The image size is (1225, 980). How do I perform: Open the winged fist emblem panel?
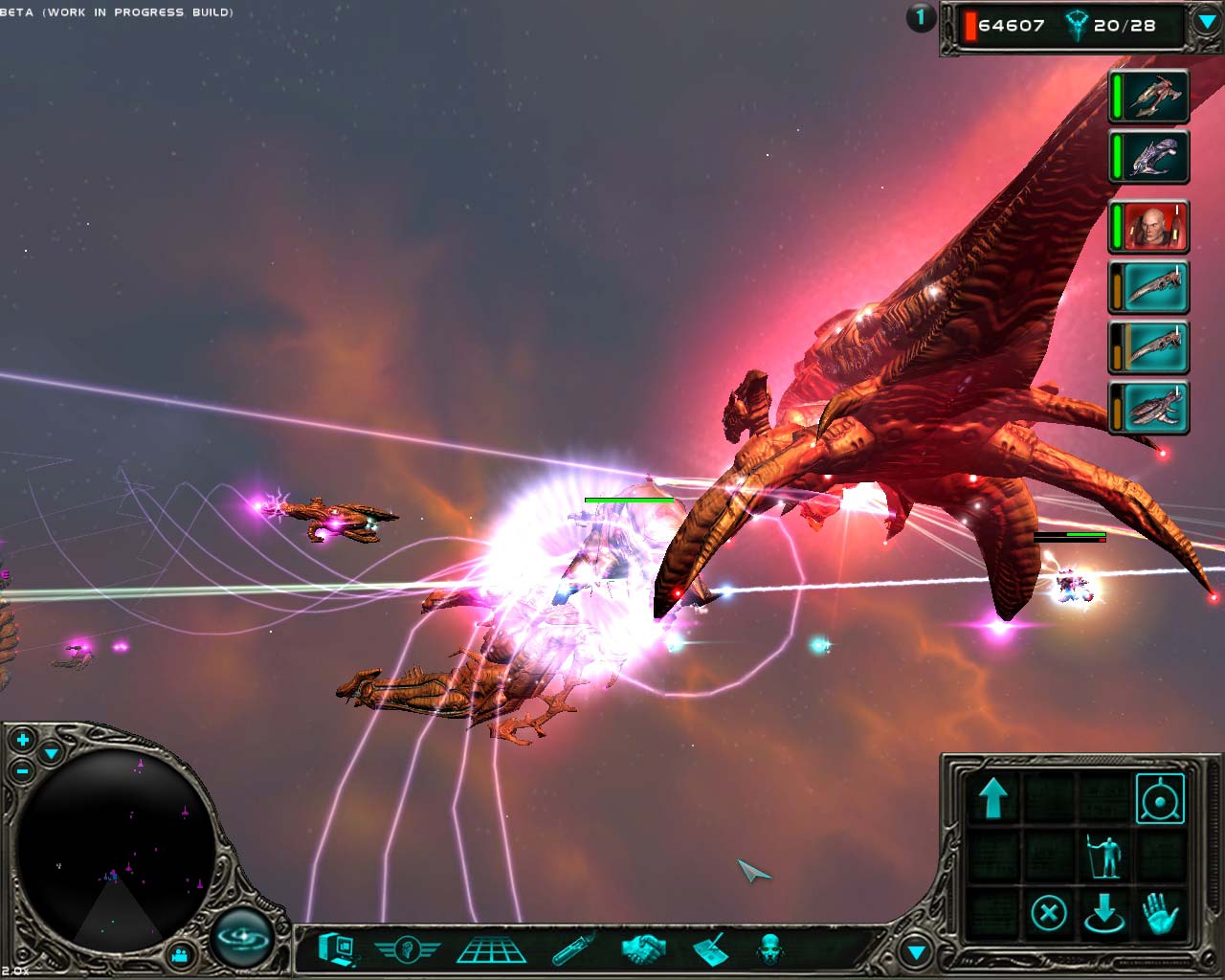pos(406,949)
